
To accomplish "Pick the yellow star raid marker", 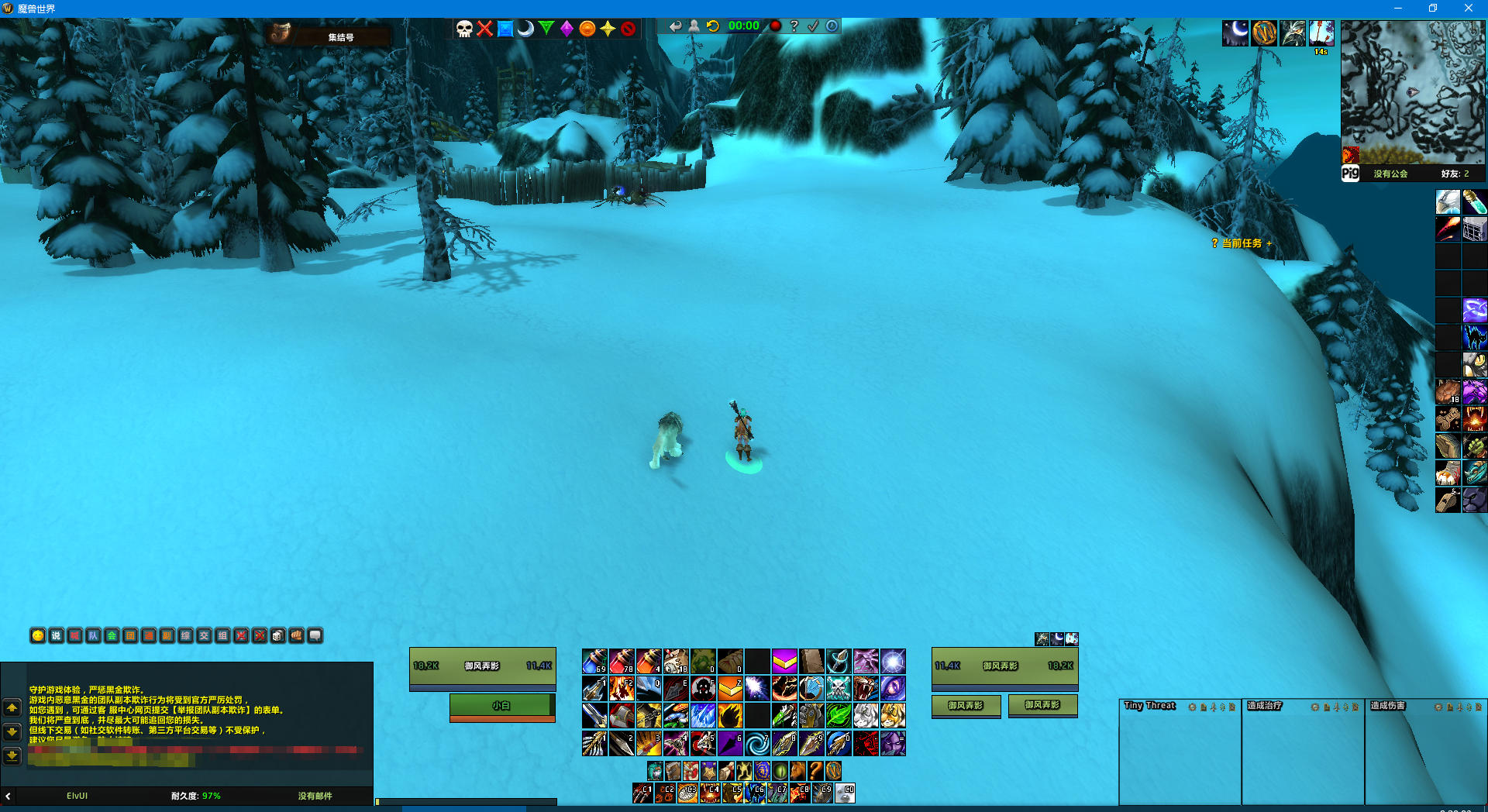I will coord(608,29).
